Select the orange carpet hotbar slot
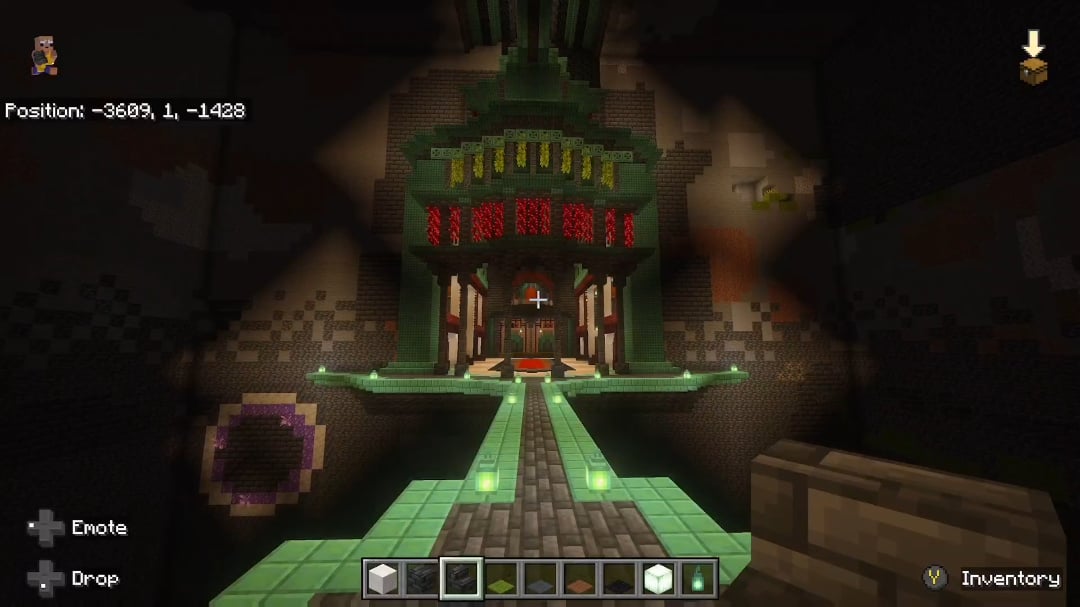This screenshot has height=607, width=1080. 579,579
